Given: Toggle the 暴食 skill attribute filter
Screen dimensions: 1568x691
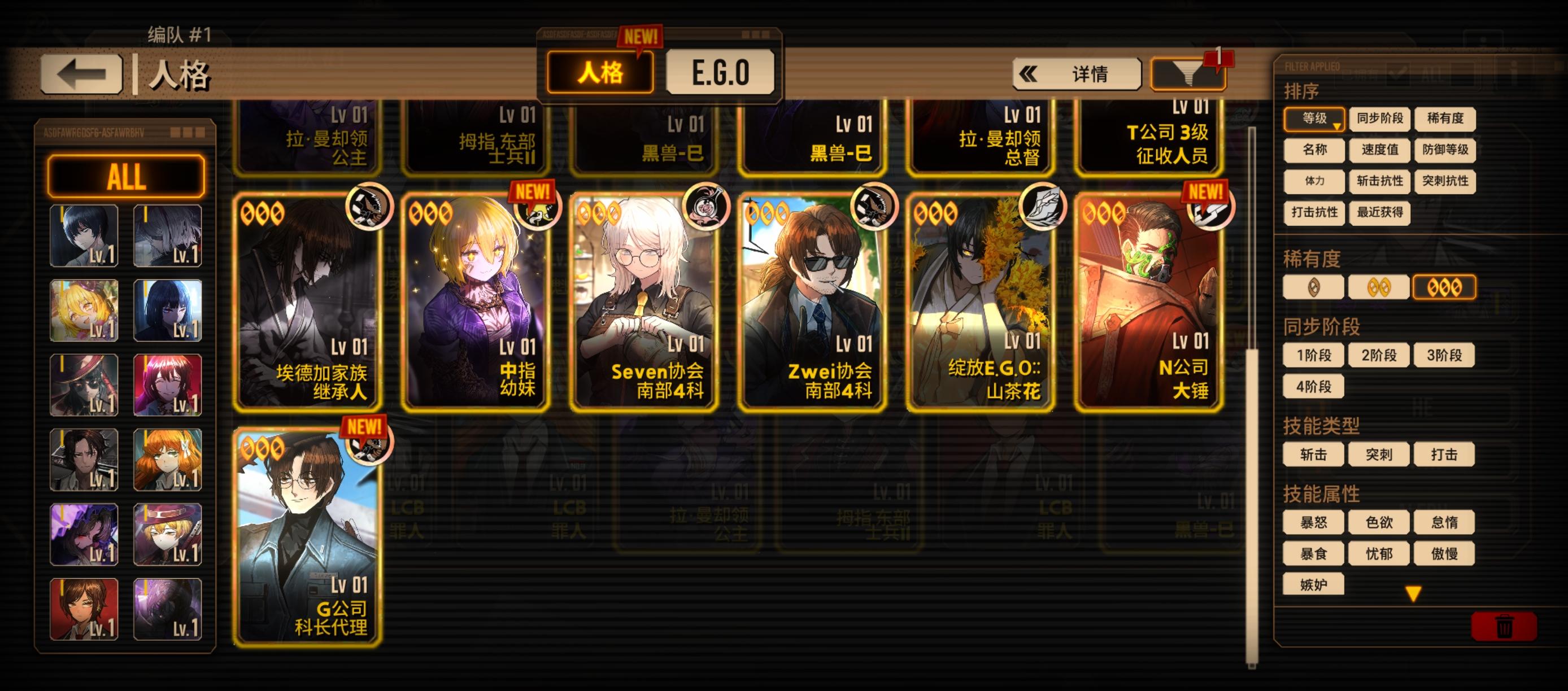Looking at the screenshot, I should coord(1313,552).
